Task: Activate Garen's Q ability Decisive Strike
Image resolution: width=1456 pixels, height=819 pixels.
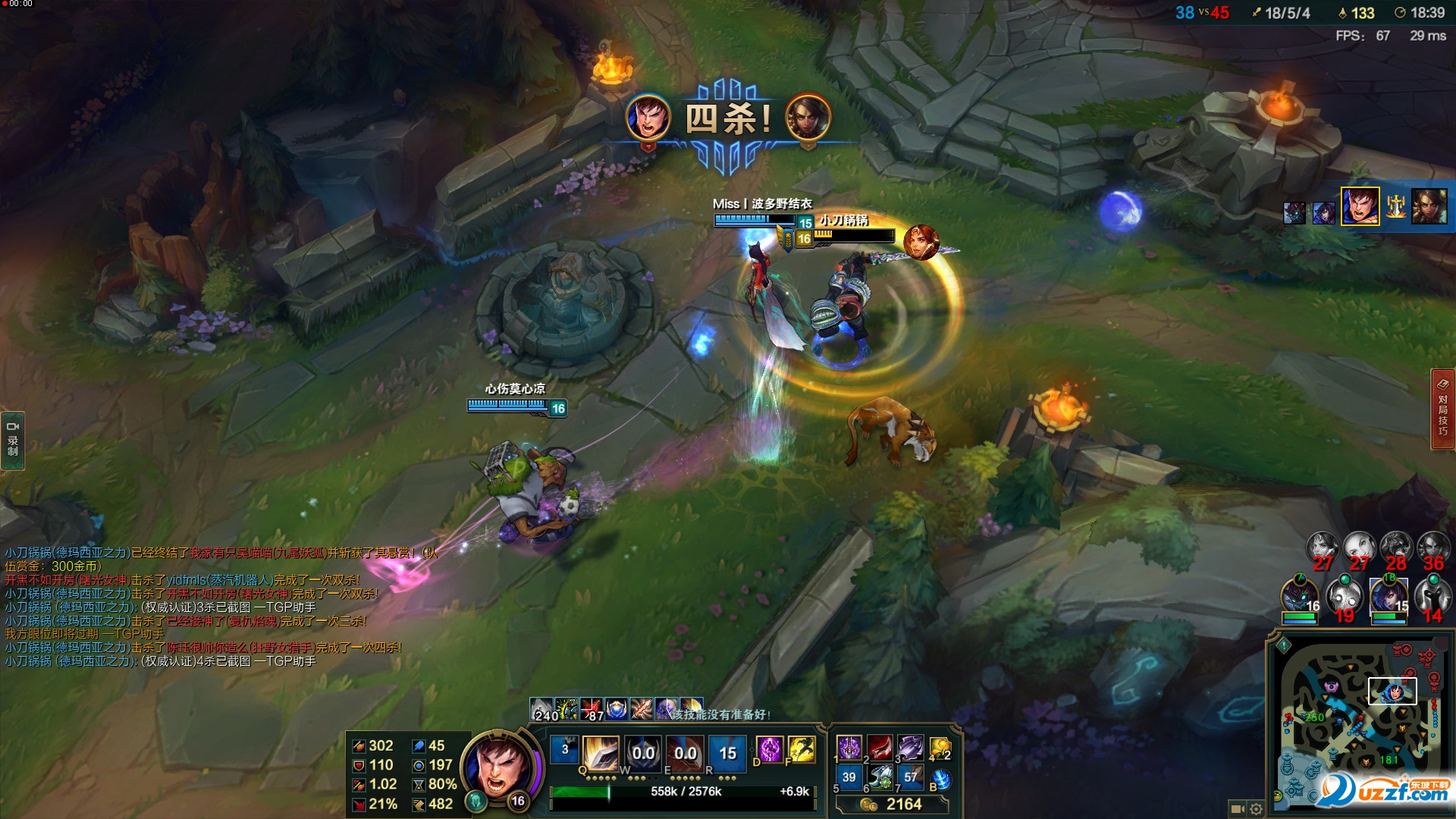Action: click(x=601, y=753)
